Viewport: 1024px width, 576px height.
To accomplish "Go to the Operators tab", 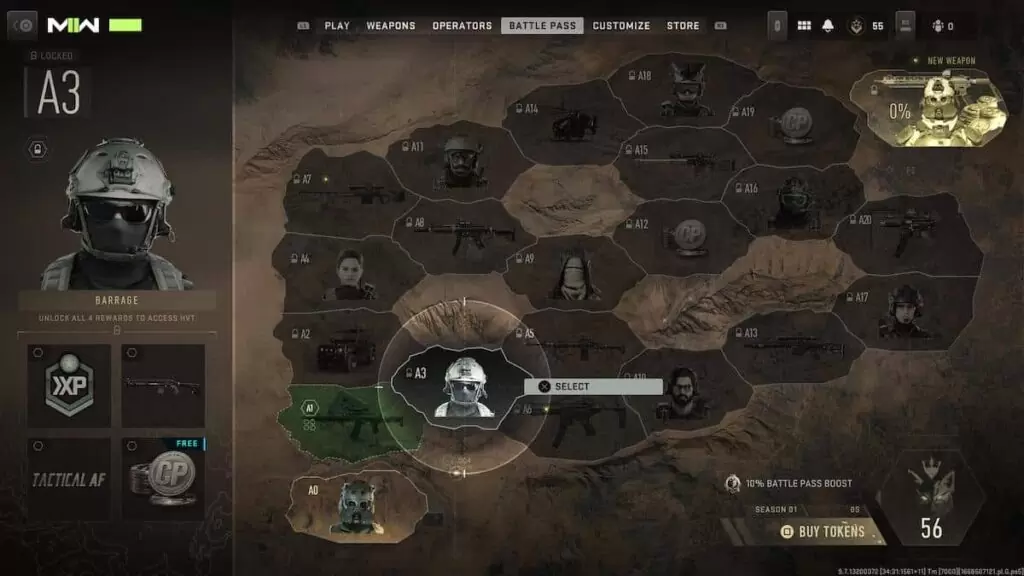I will click(462, 26).
